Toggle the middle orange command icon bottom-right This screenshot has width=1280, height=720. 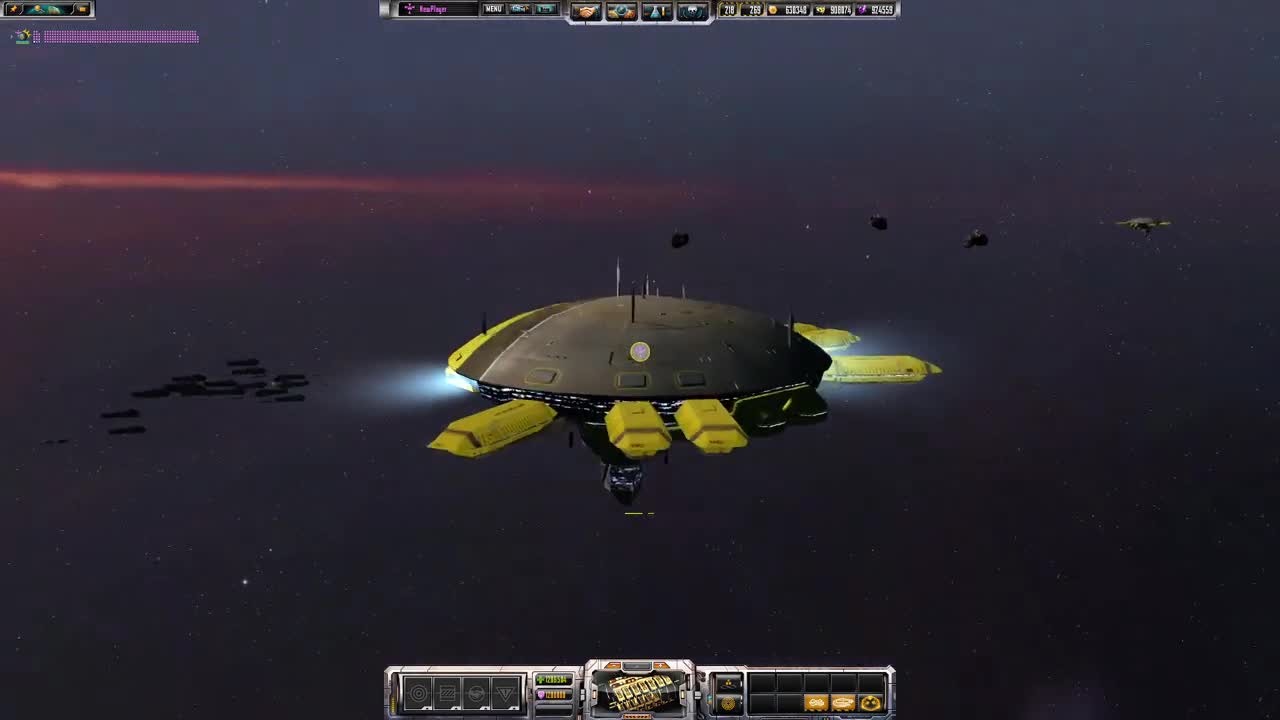point(844,701)
